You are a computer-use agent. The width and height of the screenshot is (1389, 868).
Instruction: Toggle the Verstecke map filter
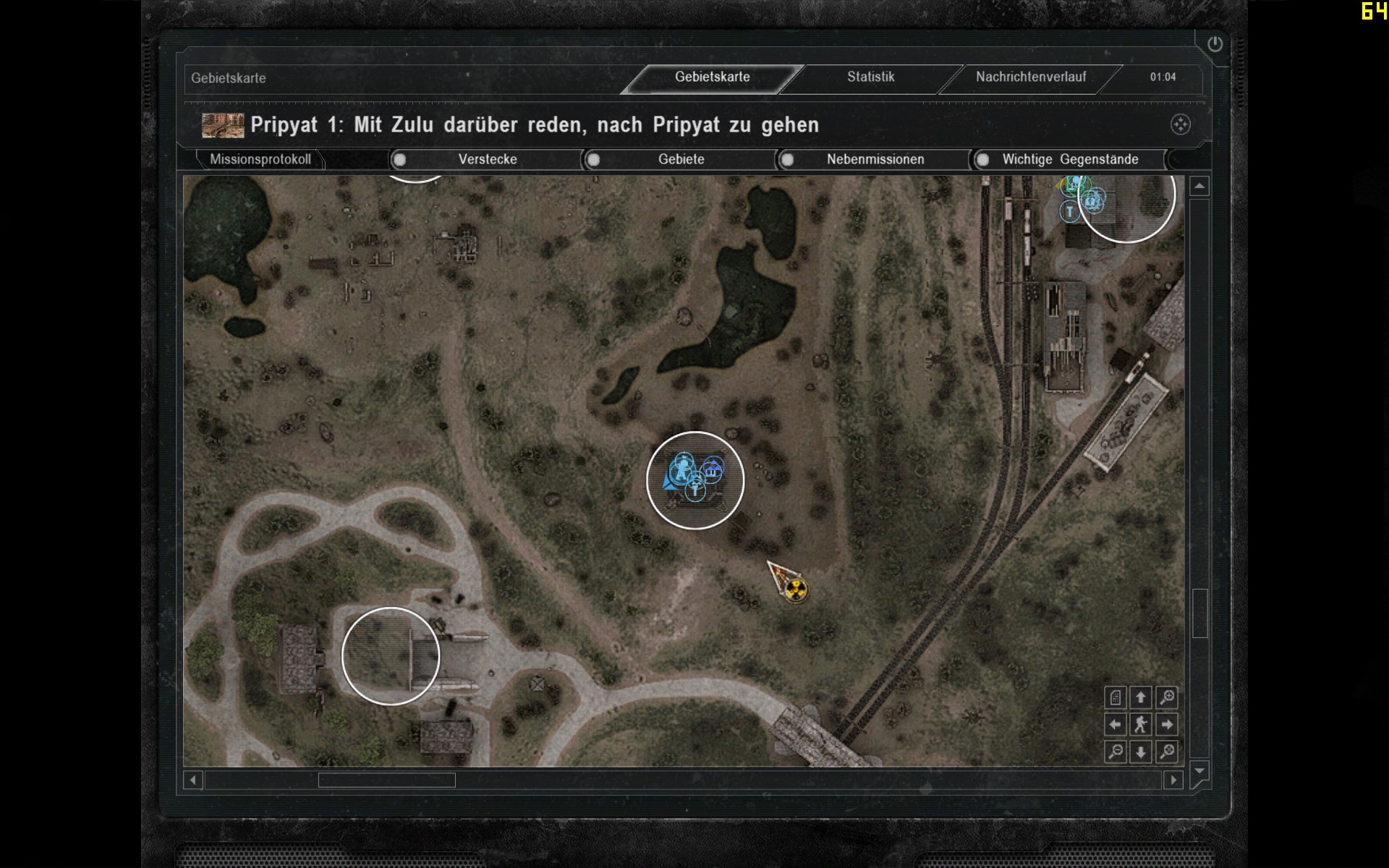tap(400, 160)
